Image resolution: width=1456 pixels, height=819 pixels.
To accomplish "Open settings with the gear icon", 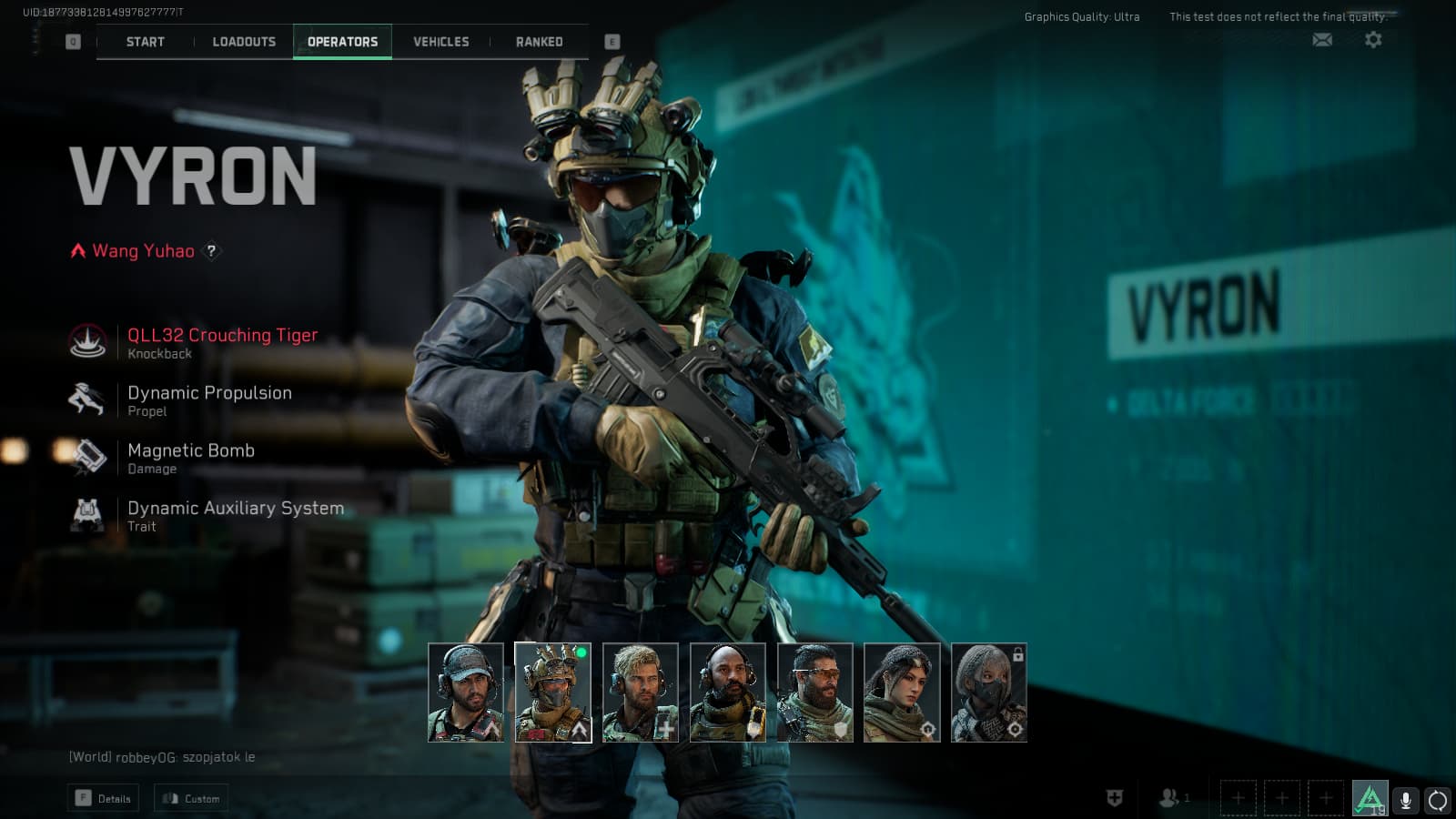I will [x=1373, y=39].
